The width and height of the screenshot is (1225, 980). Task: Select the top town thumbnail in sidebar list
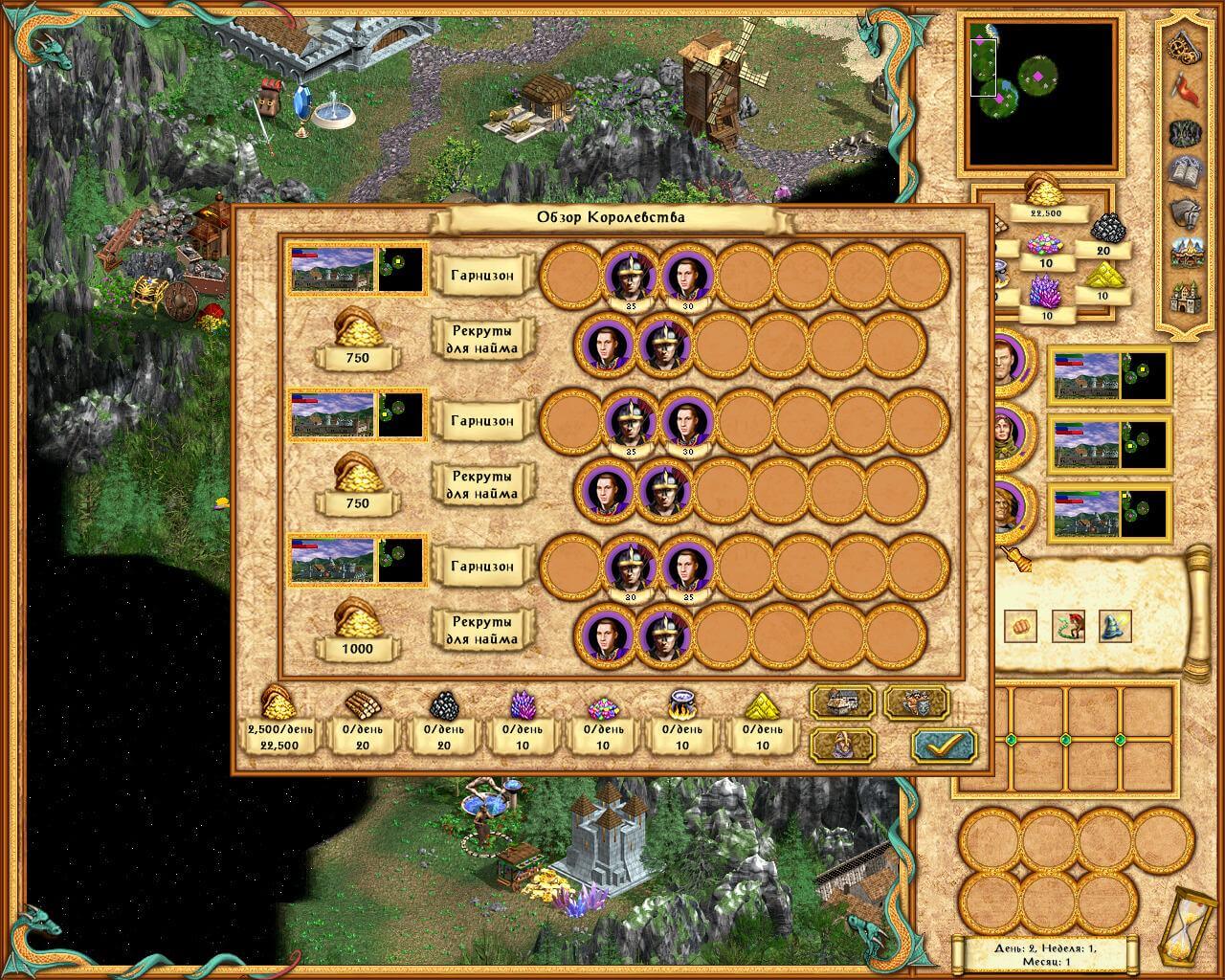click(x=1110, y=374)
